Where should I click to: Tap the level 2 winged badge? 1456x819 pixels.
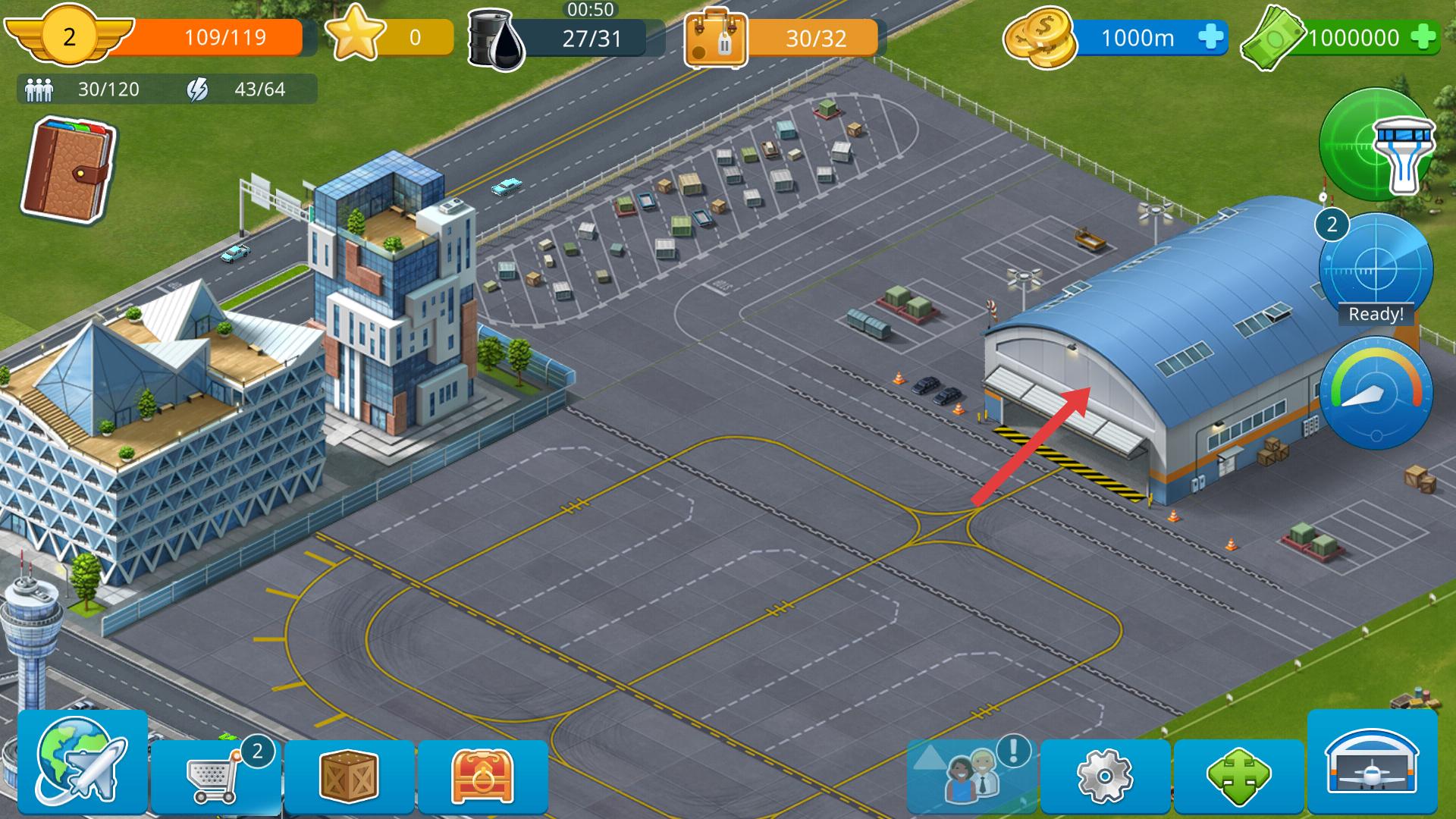tap(69, 36)
